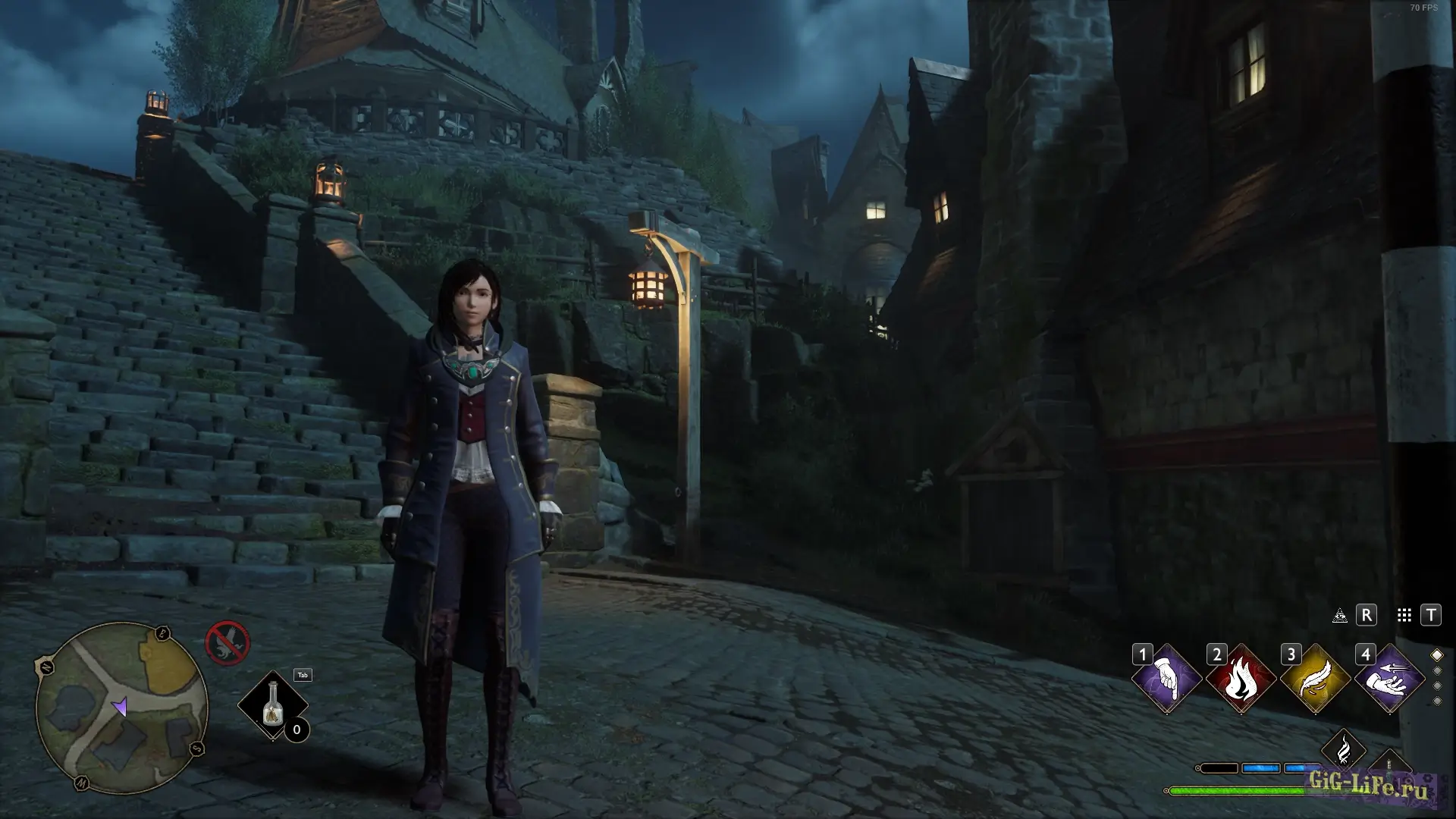Click the circular minimap

[x=121, y=707]
